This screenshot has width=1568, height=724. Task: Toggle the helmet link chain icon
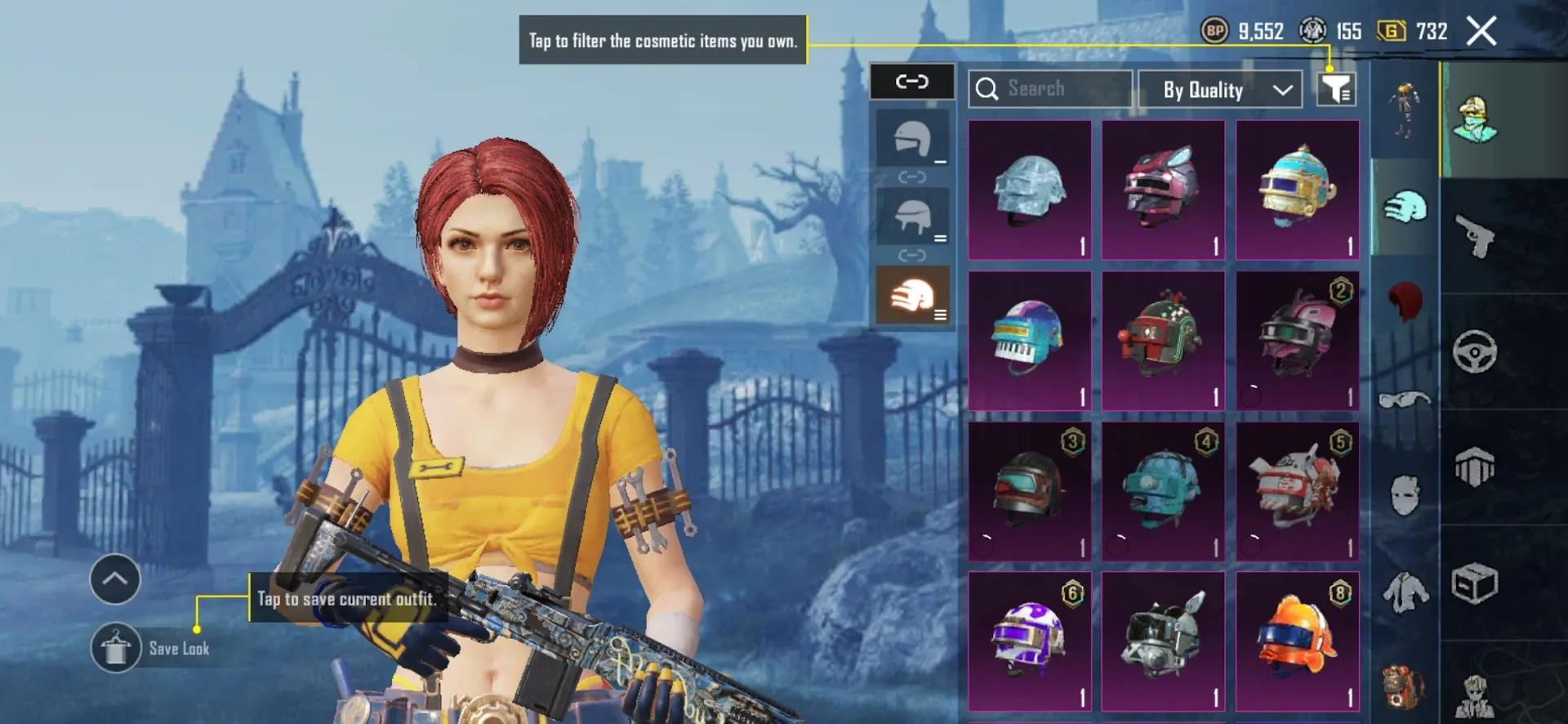(x=912, y=82)
